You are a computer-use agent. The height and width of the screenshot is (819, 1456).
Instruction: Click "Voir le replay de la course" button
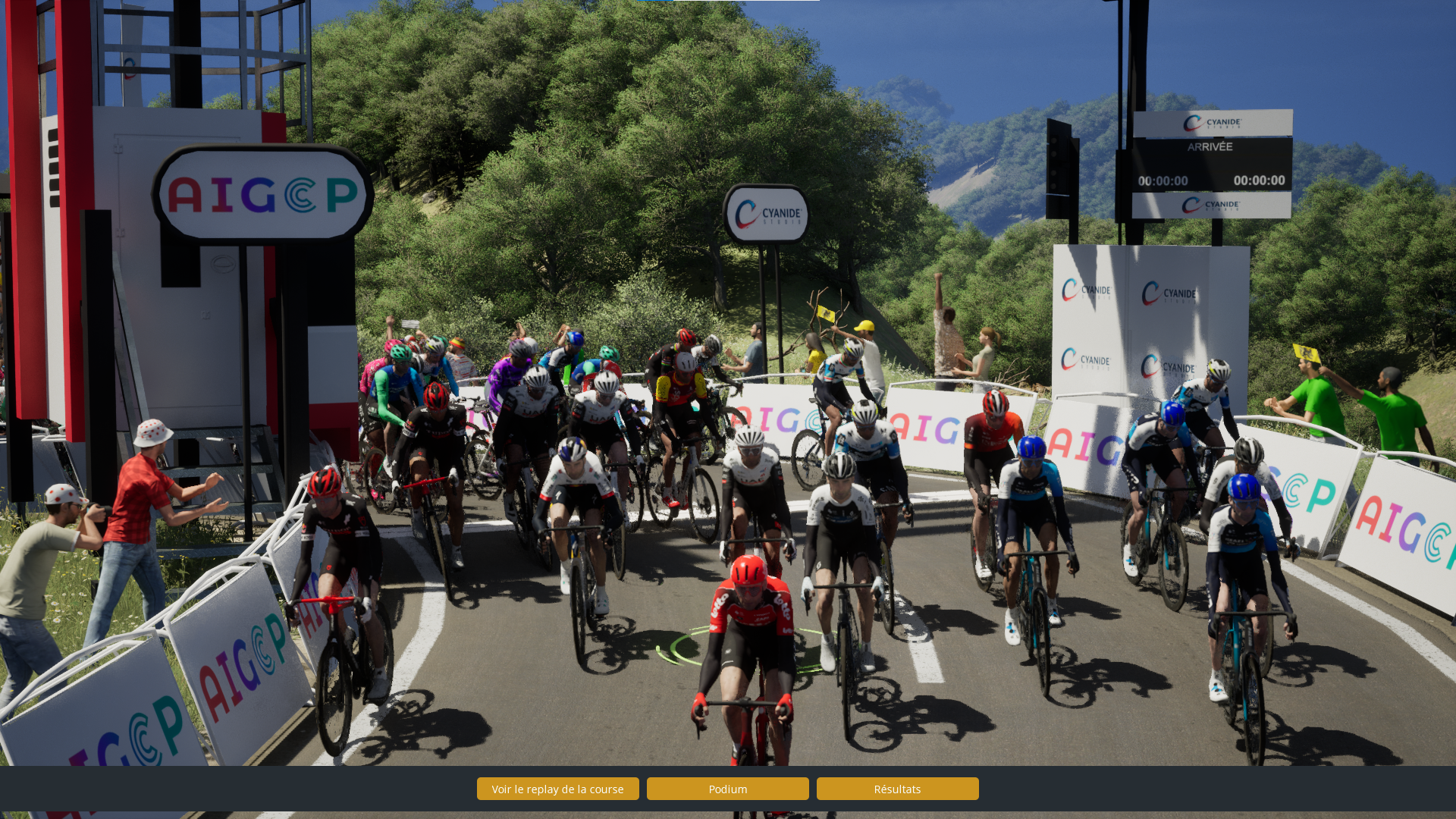(557, 789)
